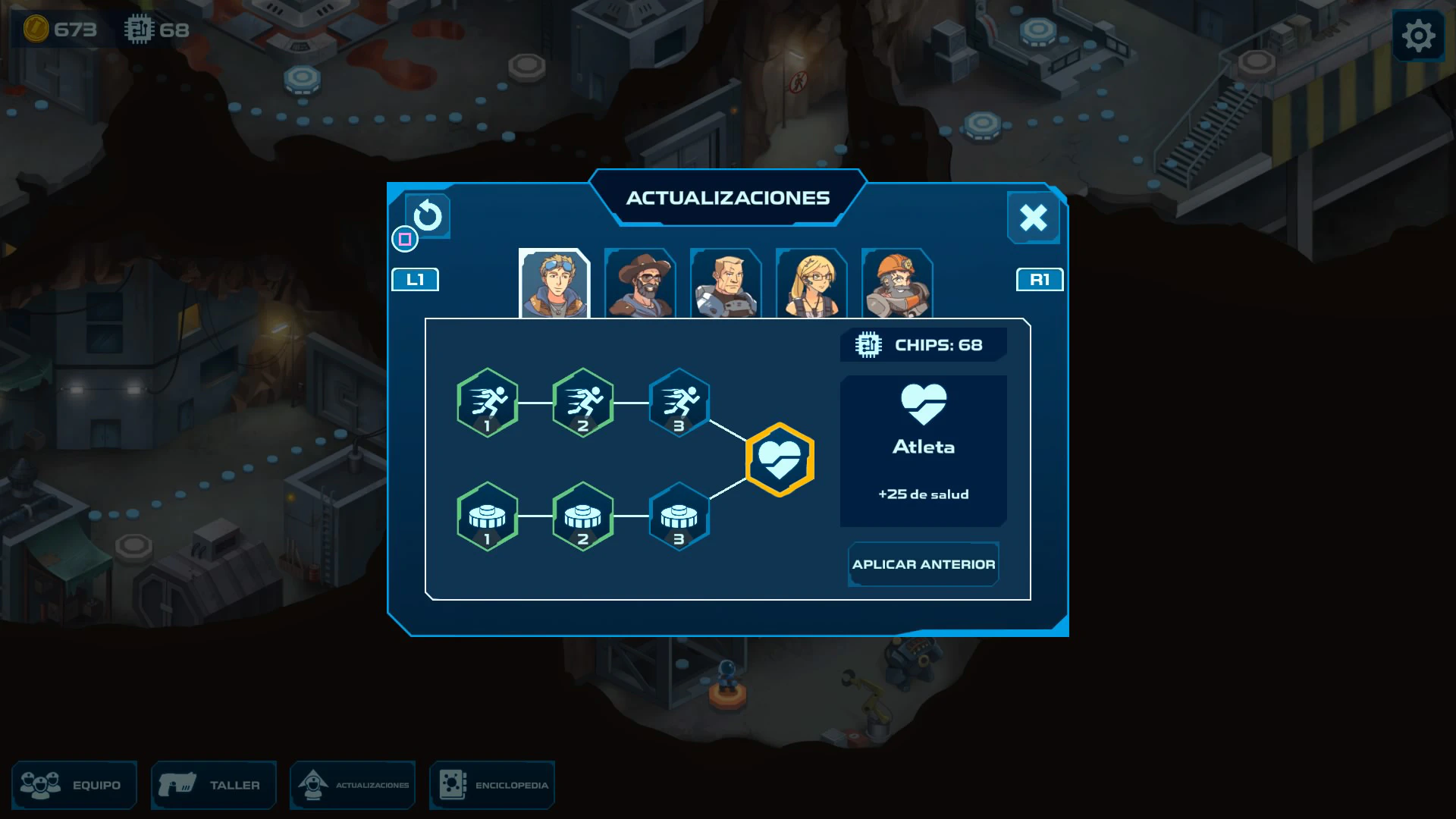Select the level 1 running speed upgrade
This screenshot has width=1456, height=819.
(x=488, y=403)
